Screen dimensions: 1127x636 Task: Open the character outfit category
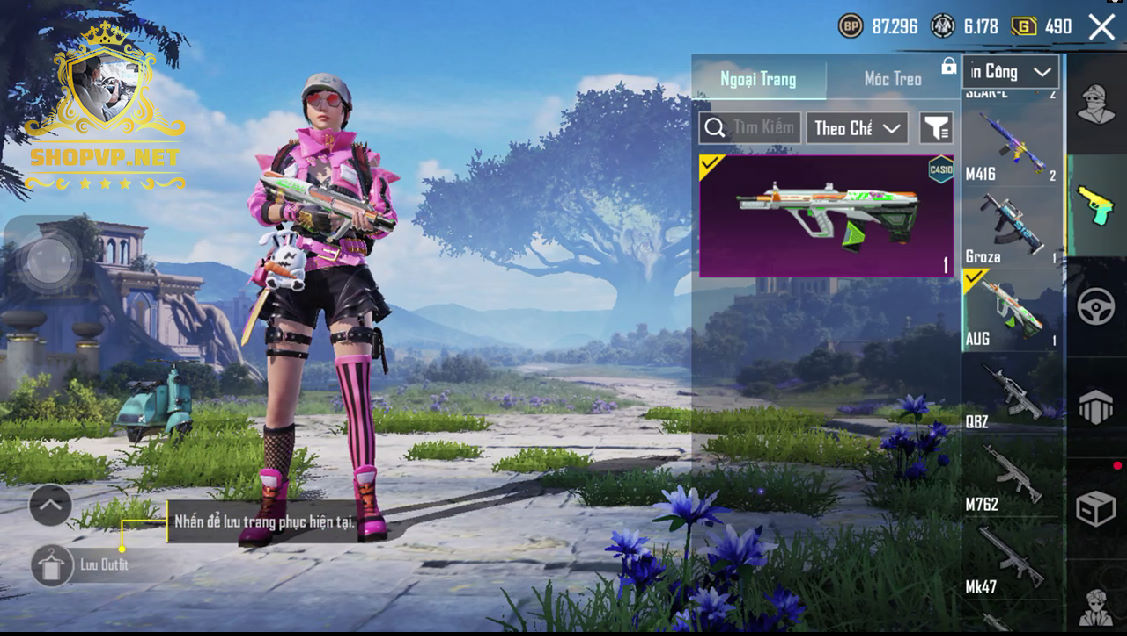(1096, 104)
